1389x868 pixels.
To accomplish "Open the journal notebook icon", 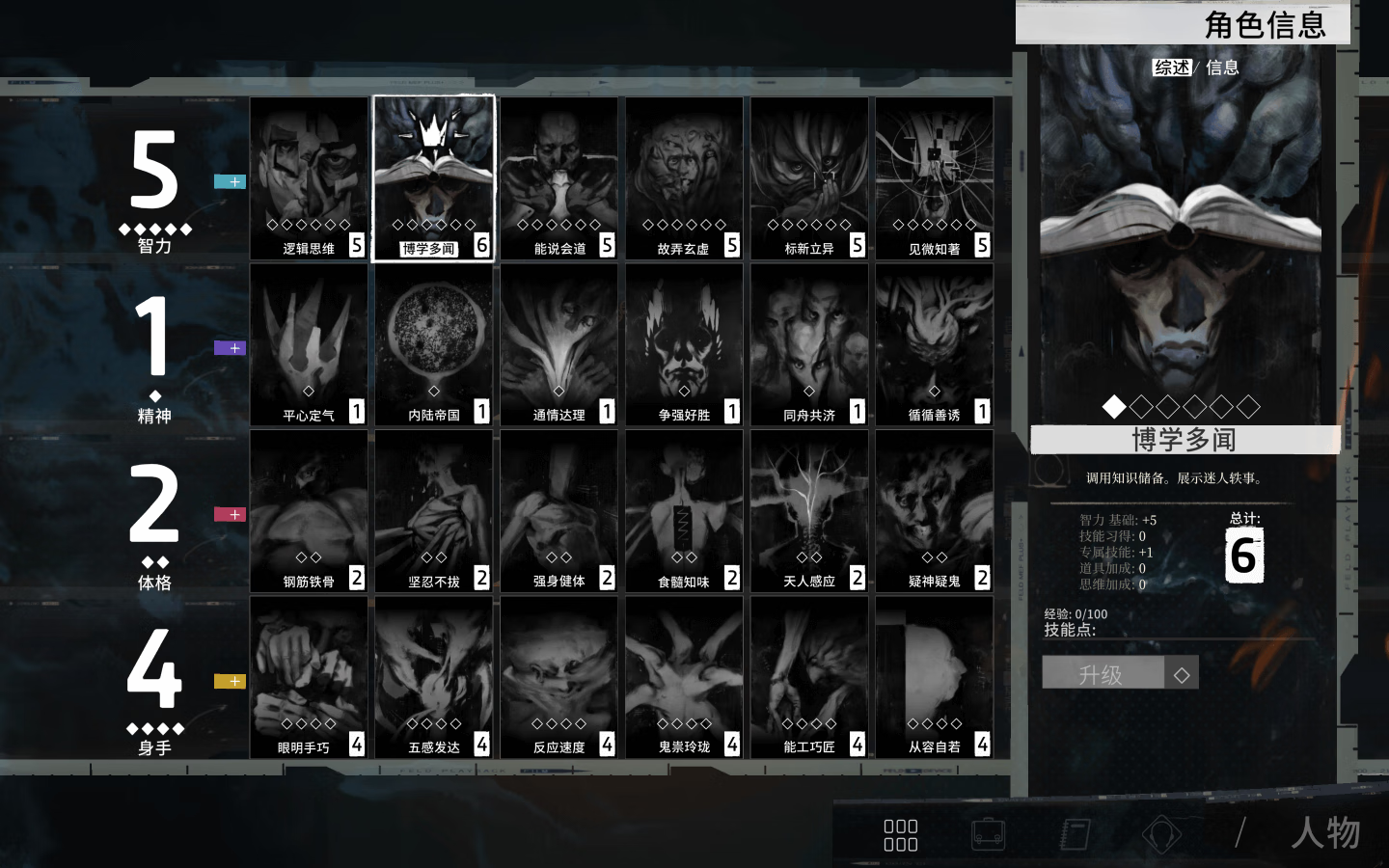I will tap(1075, 833).
